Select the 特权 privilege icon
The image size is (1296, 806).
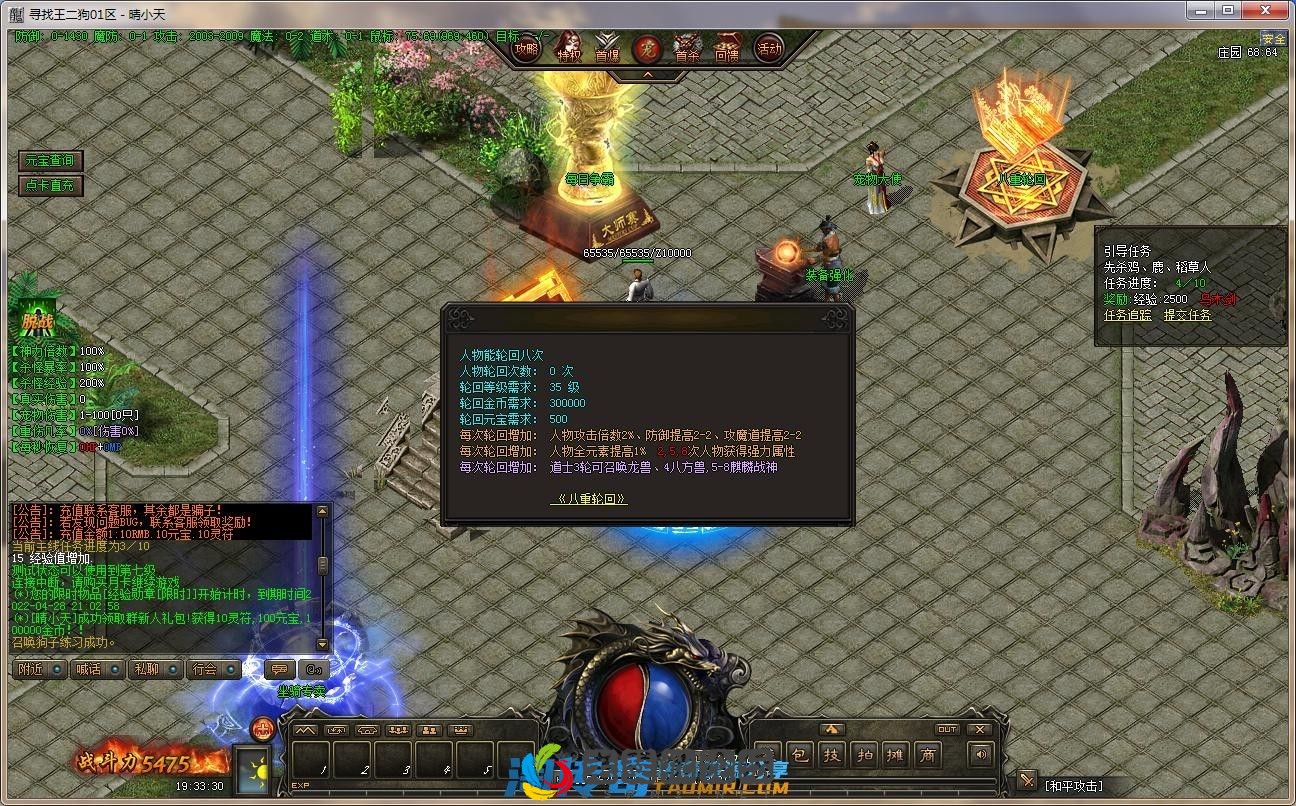(x=567, y=46)
